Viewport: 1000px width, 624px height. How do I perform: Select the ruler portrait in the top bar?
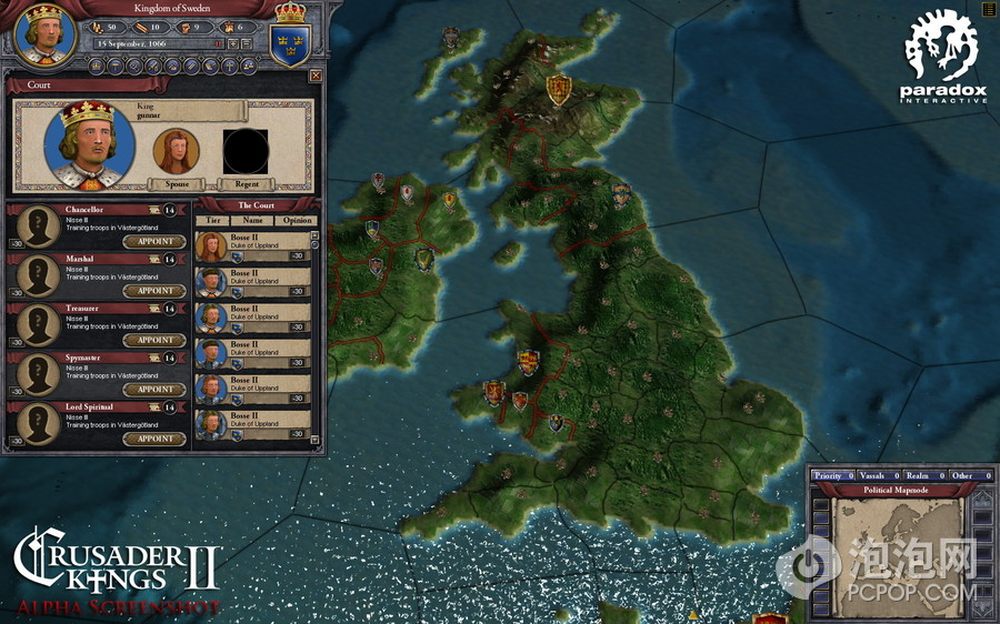click(x=42, y=34)
